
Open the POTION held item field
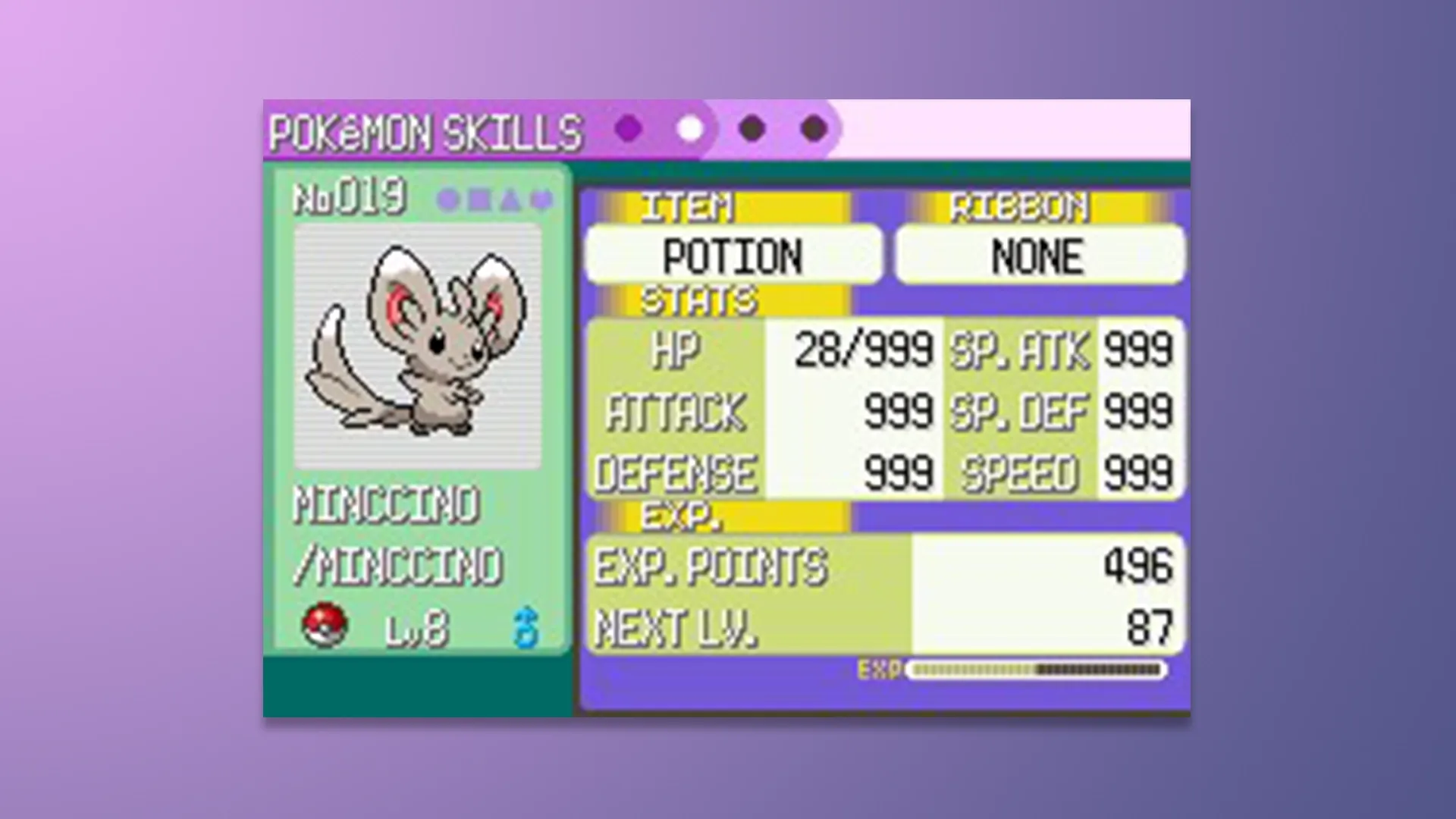733,256
